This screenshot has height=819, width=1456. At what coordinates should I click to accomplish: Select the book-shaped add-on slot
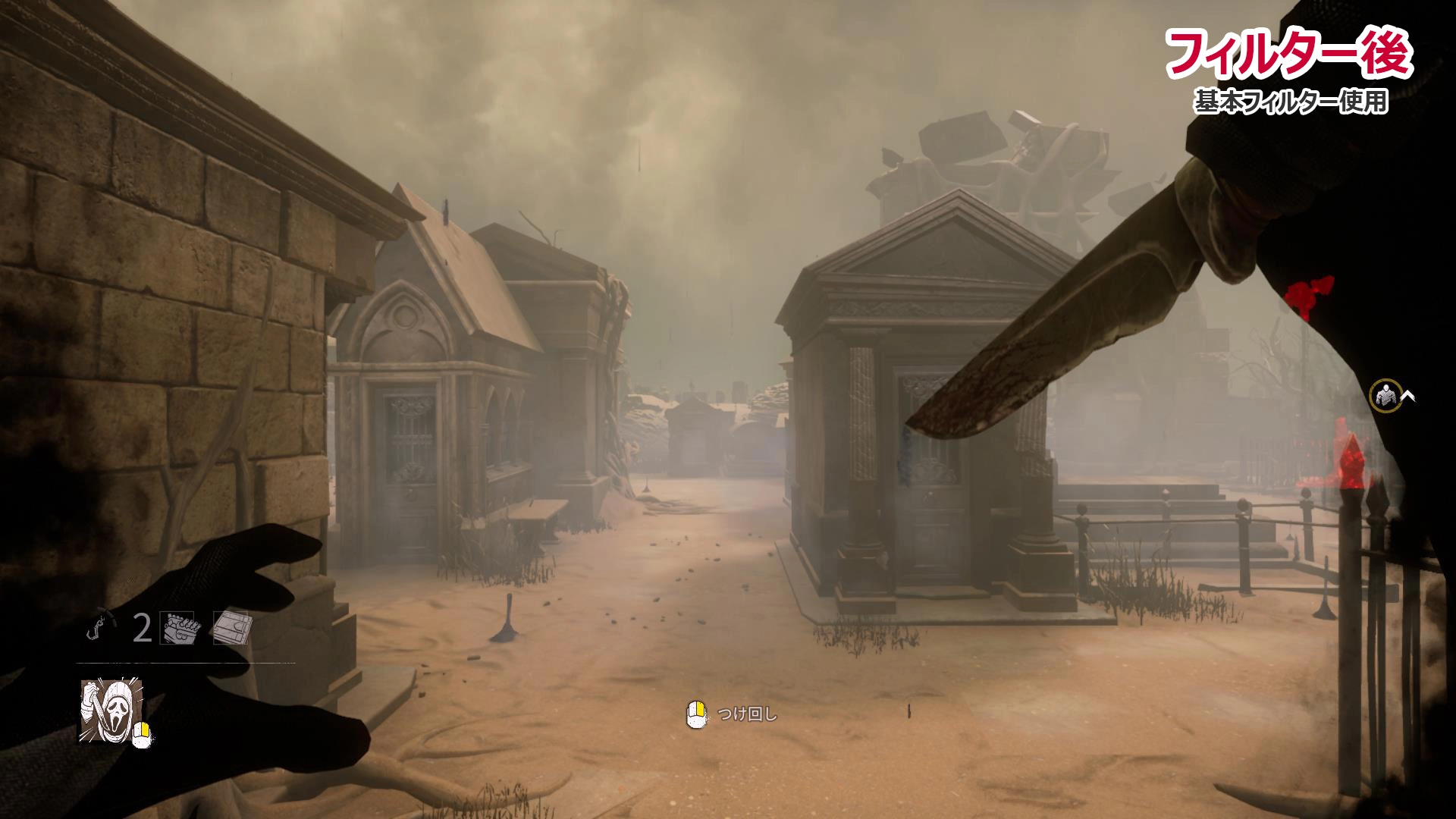coord(231,627)
